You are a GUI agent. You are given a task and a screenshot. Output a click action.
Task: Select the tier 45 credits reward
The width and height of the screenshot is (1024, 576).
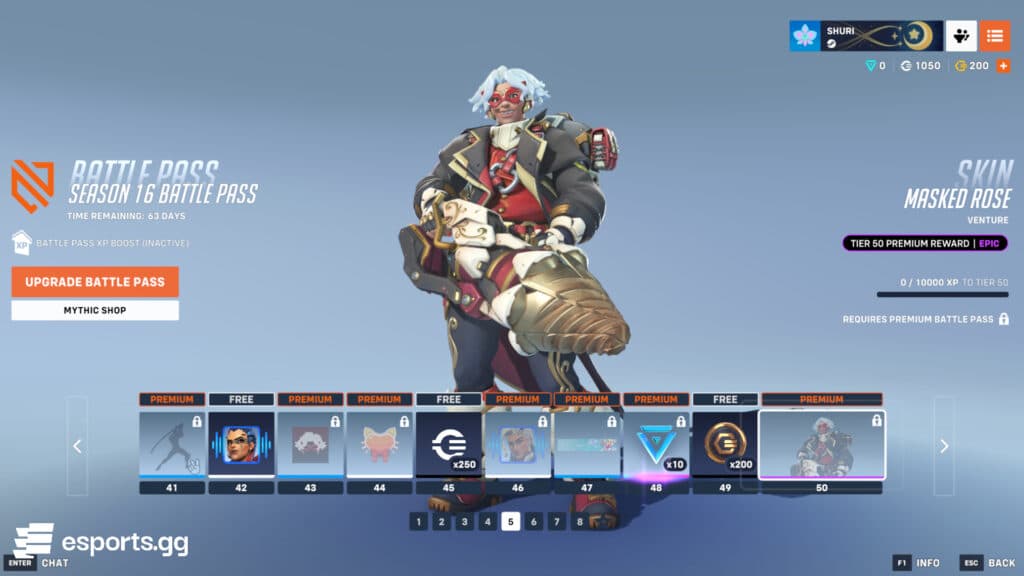tap(449, 444)
